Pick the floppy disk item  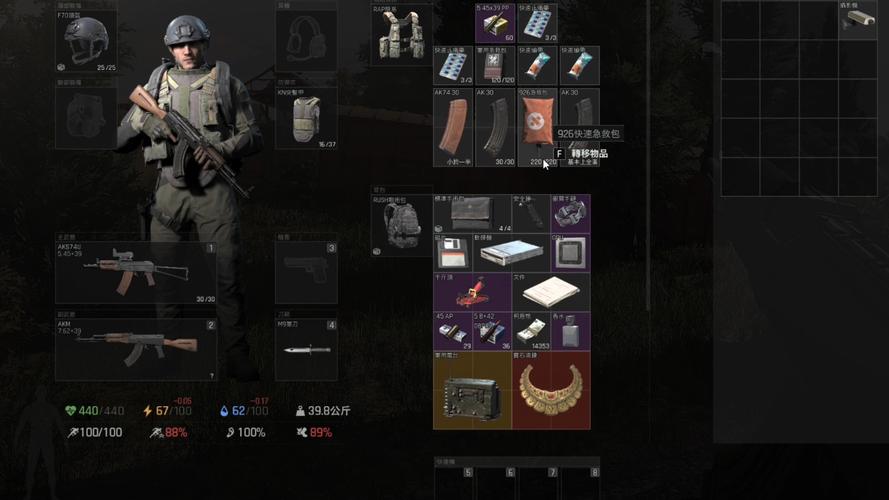tap(453, 253)
